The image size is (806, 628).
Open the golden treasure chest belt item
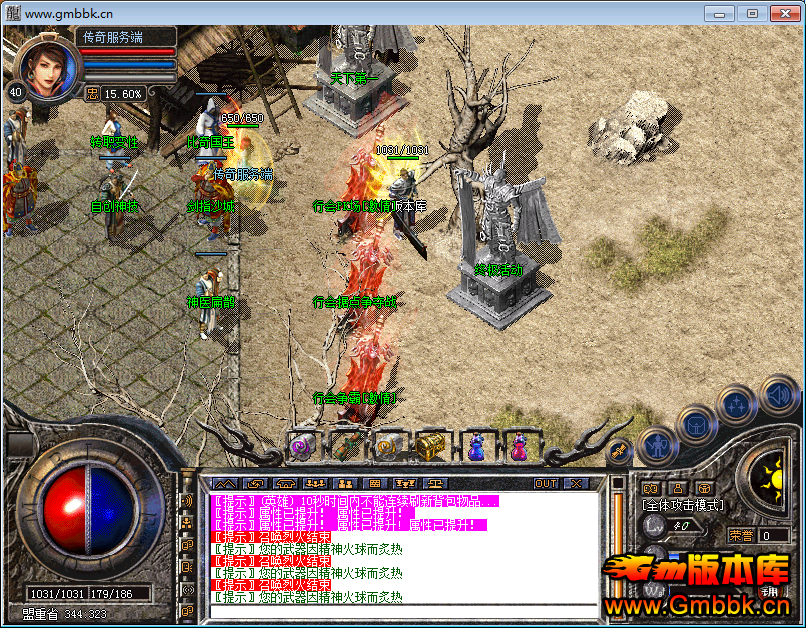432,446
